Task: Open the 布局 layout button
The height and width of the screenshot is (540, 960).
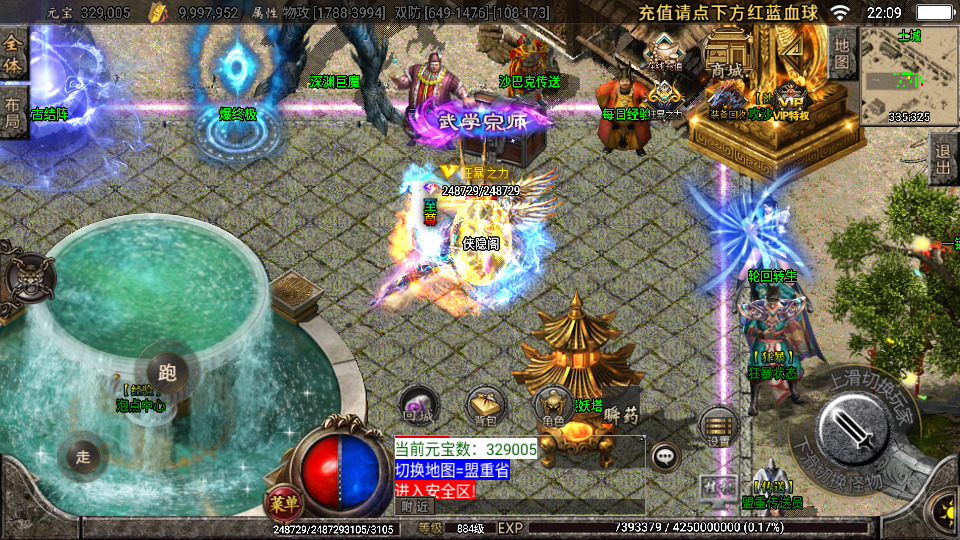Action: point(13,112)
